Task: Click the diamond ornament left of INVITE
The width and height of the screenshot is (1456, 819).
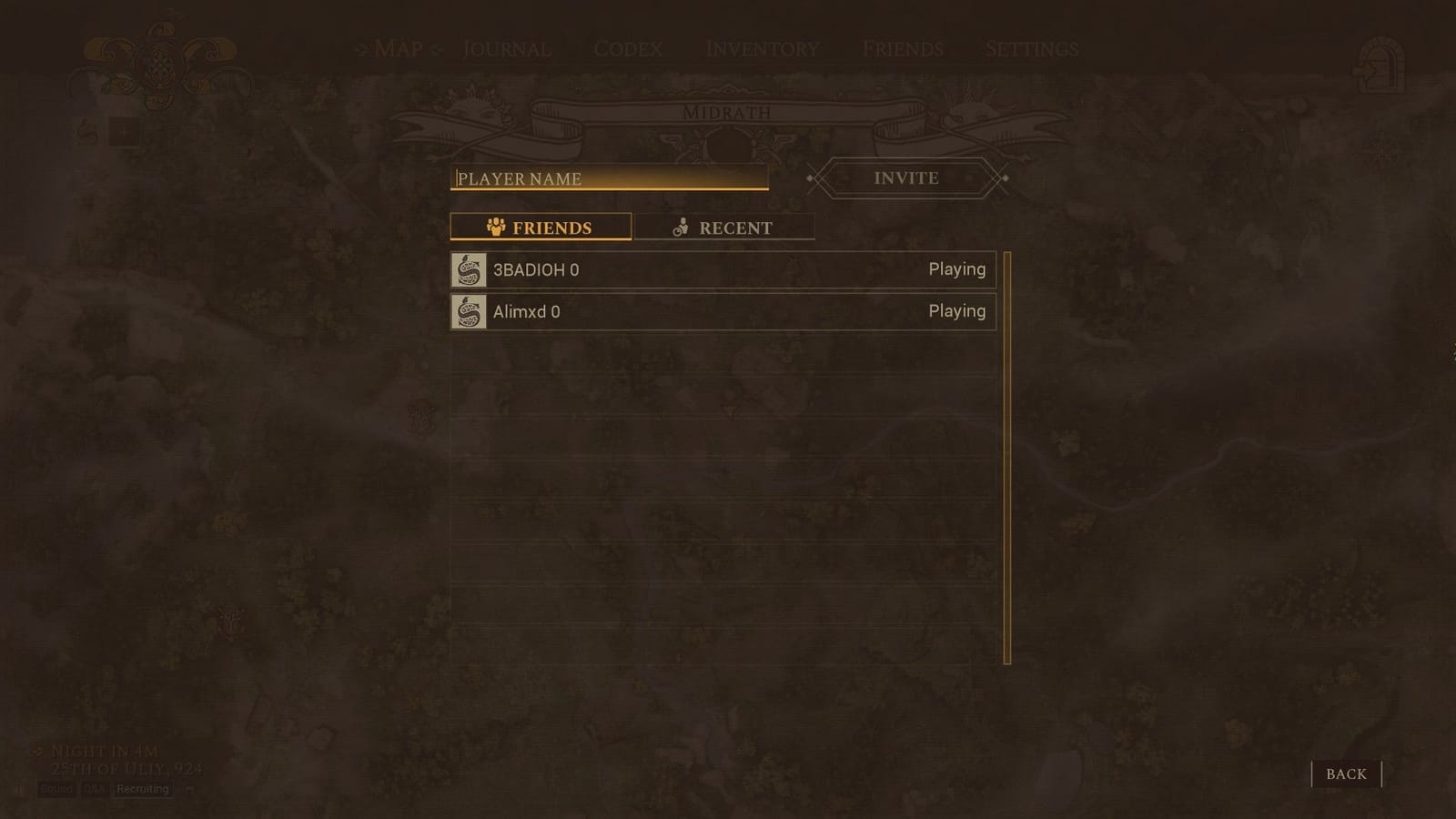Action: coord(809,178)
